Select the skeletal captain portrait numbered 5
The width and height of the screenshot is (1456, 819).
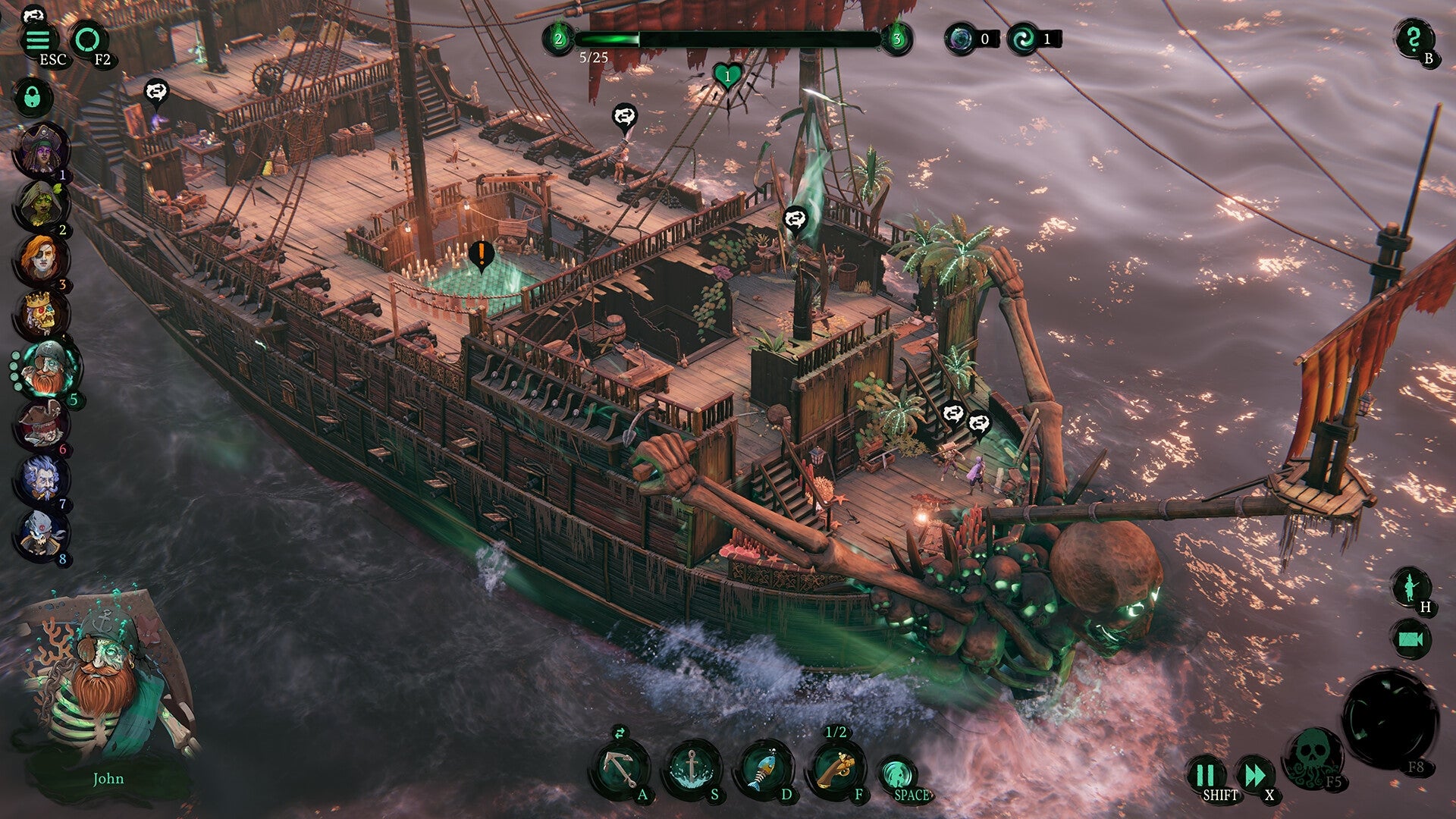[47, 368]
